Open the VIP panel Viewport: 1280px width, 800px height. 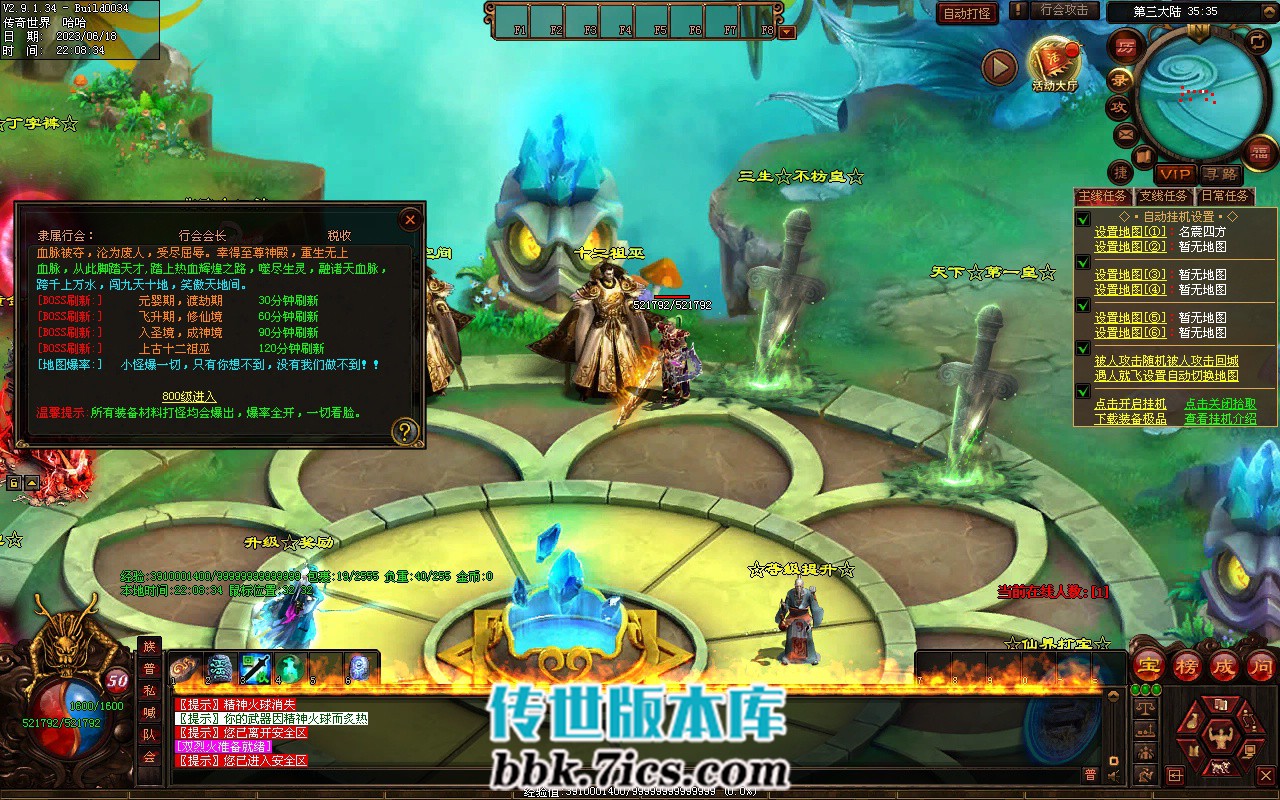(1176, 174)
